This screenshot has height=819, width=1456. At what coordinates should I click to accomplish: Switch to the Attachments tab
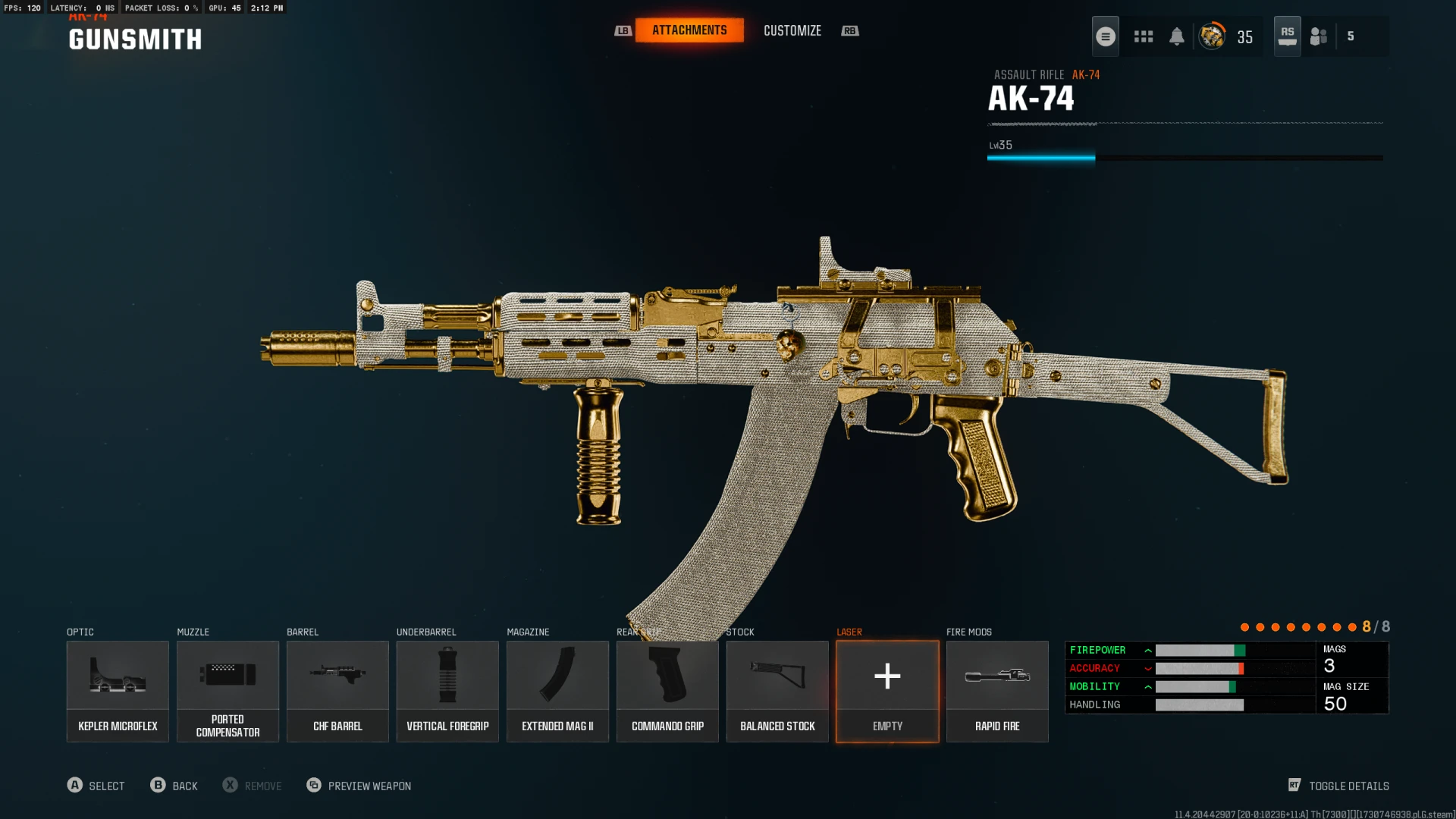(x=689, y=30)
